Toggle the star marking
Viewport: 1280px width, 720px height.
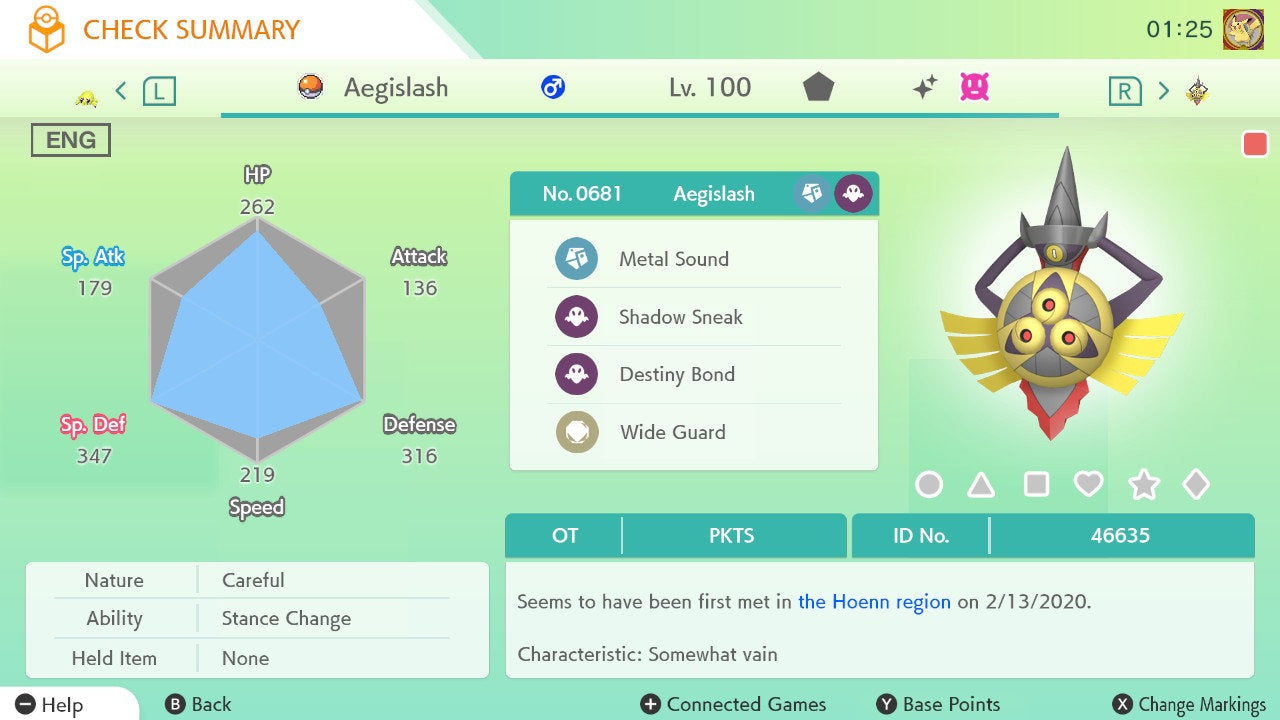pos(1143,485)
